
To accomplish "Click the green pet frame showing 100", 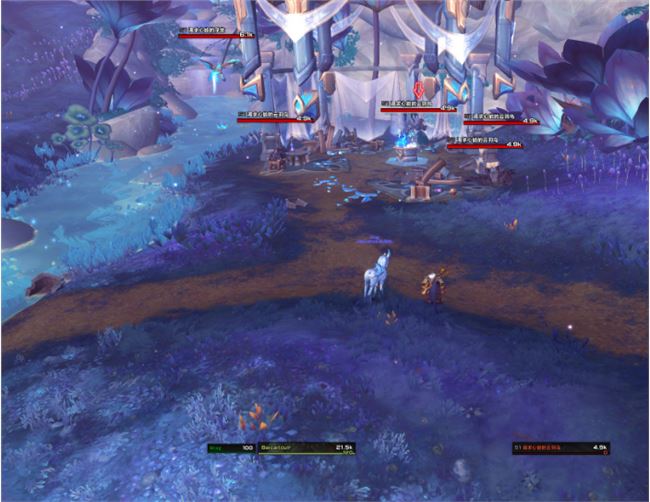I will pyautogui.click(x=231, y=449).
